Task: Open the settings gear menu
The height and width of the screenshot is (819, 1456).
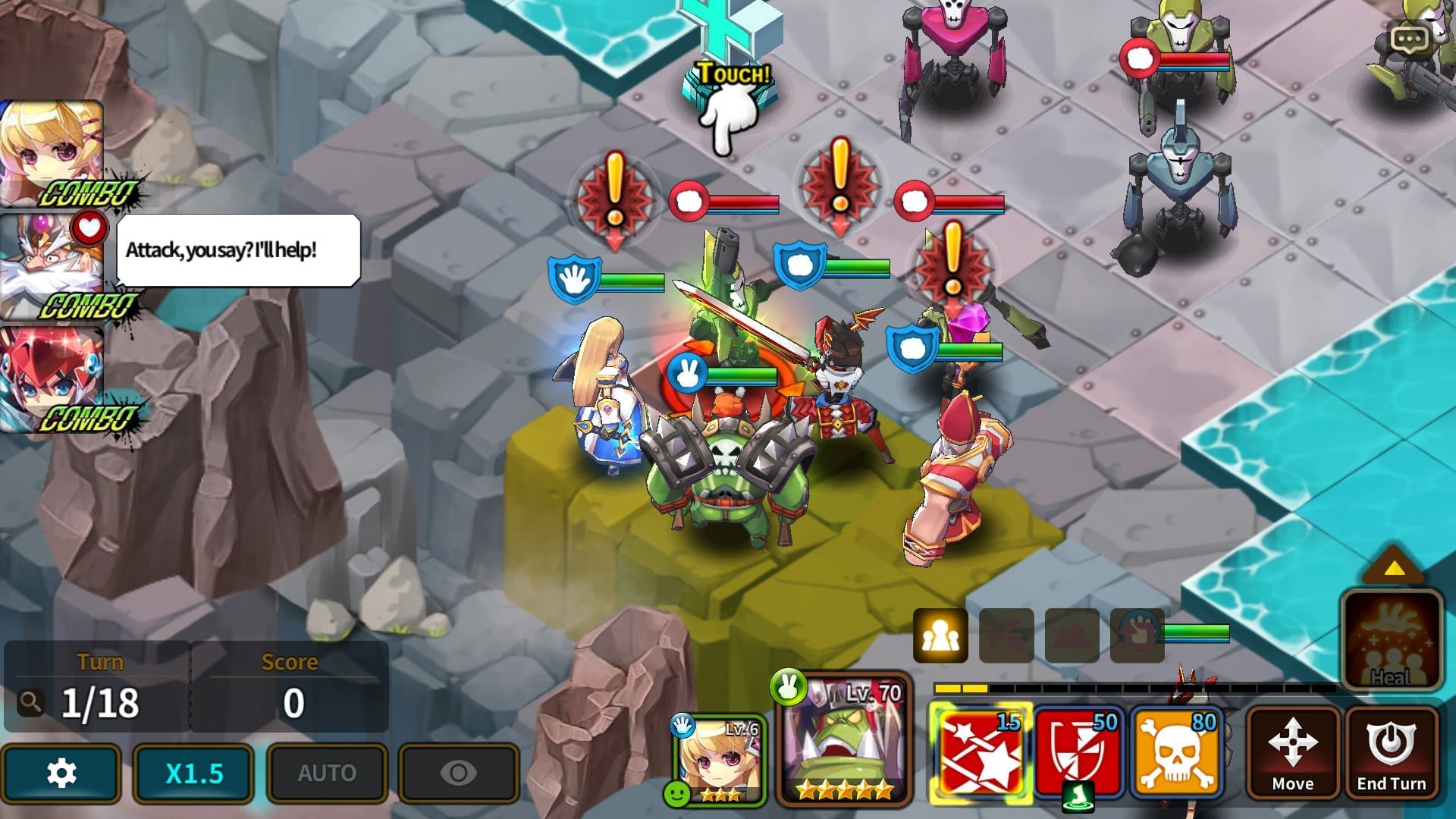Action: (61, 773)
